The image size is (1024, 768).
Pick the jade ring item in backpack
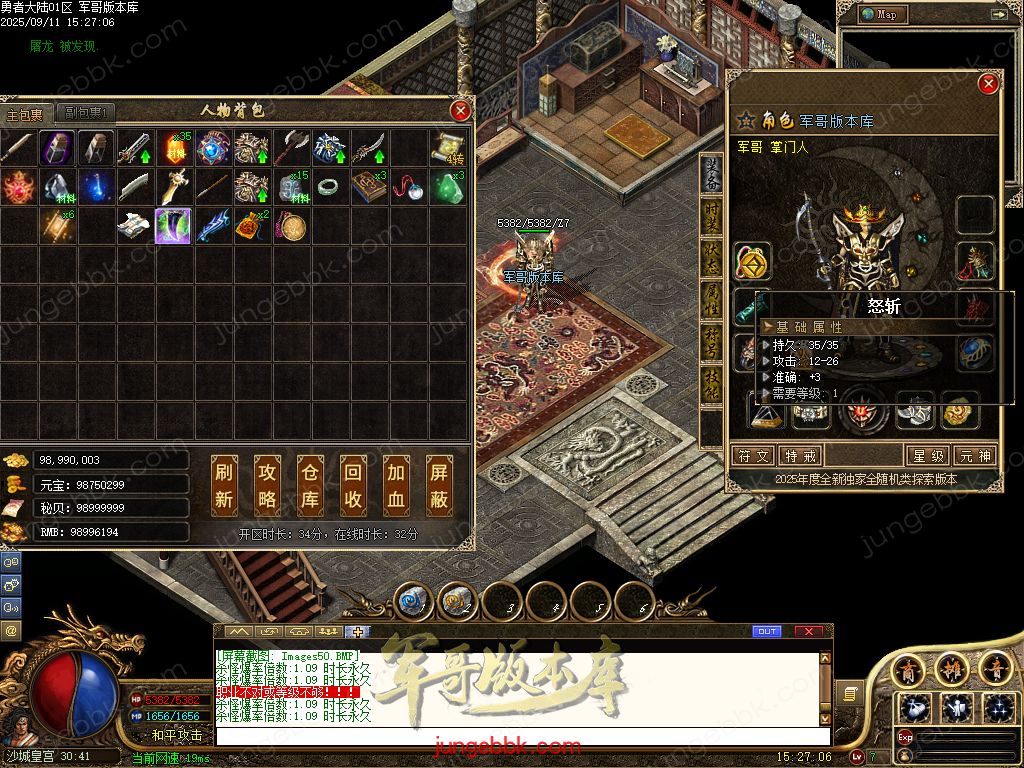tap(330, 187)
